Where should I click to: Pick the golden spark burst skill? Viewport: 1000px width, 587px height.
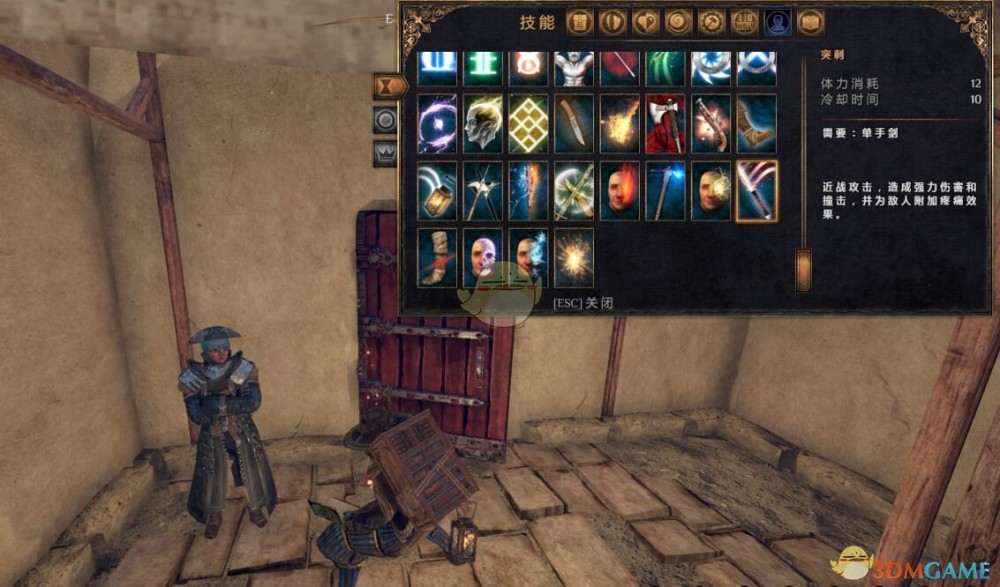[574, 257]
